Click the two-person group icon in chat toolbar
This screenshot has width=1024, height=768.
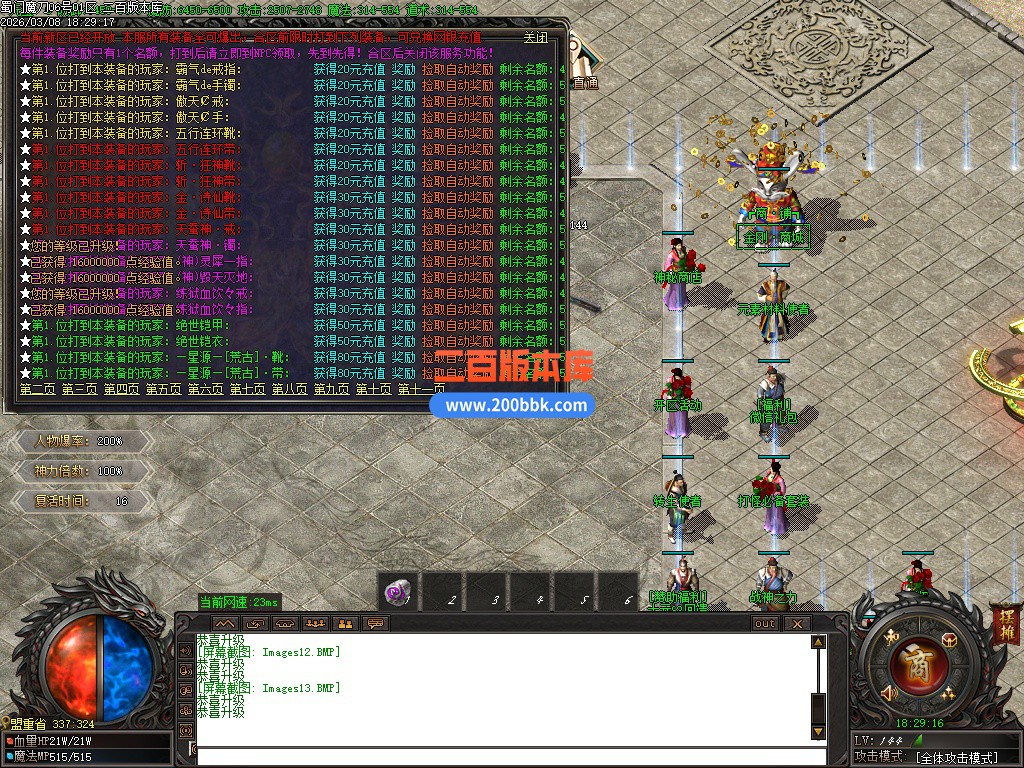[x=346, y=623]
